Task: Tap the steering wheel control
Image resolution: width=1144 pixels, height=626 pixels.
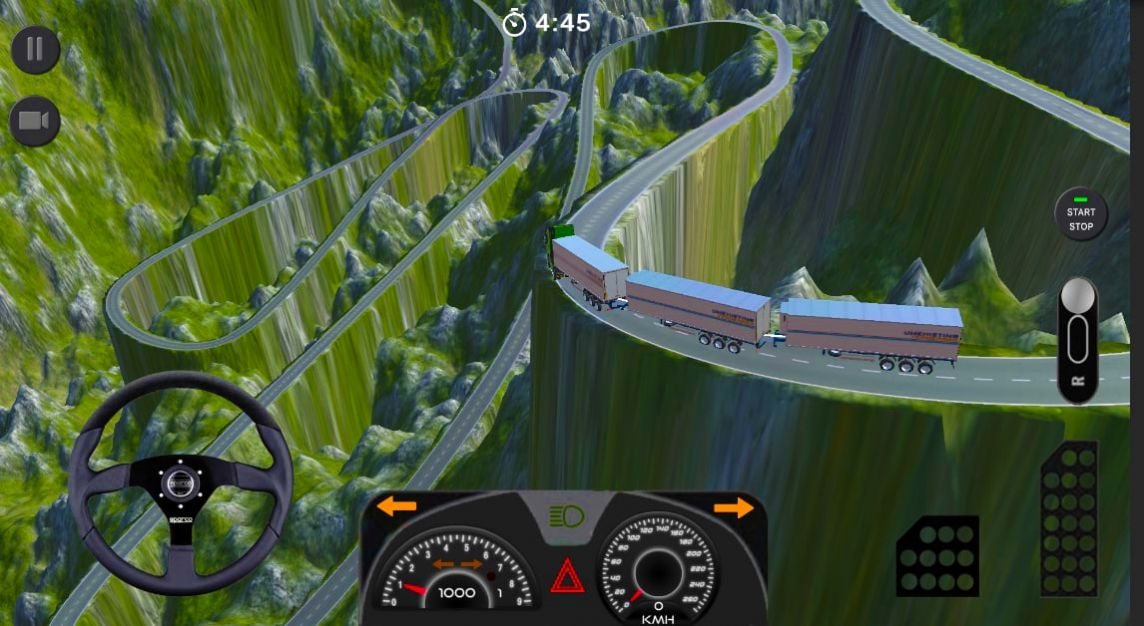Action: click(180, 484)
